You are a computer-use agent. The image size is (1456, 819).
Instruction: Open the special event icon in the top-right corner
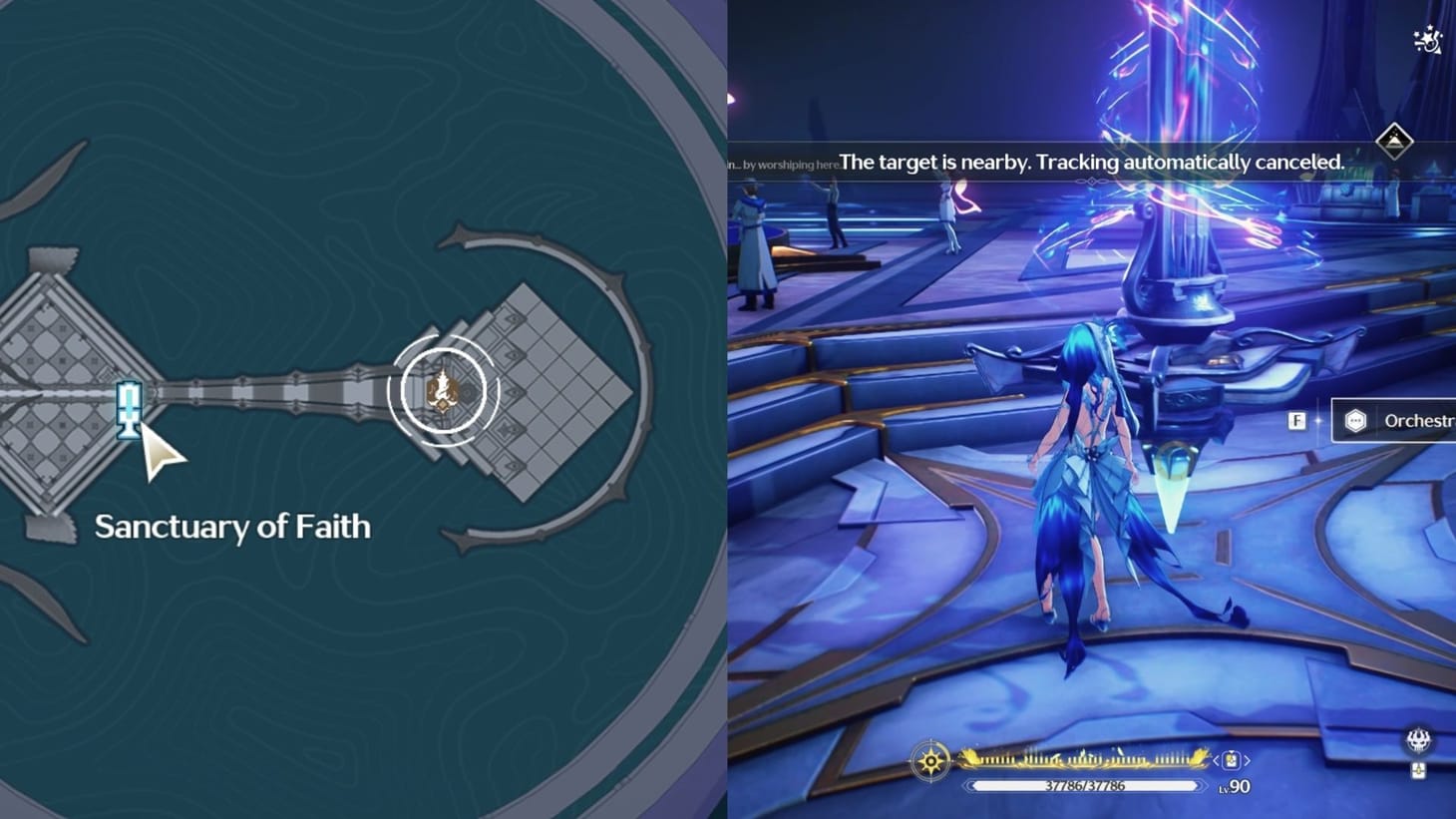click(x=1427, y=41)
